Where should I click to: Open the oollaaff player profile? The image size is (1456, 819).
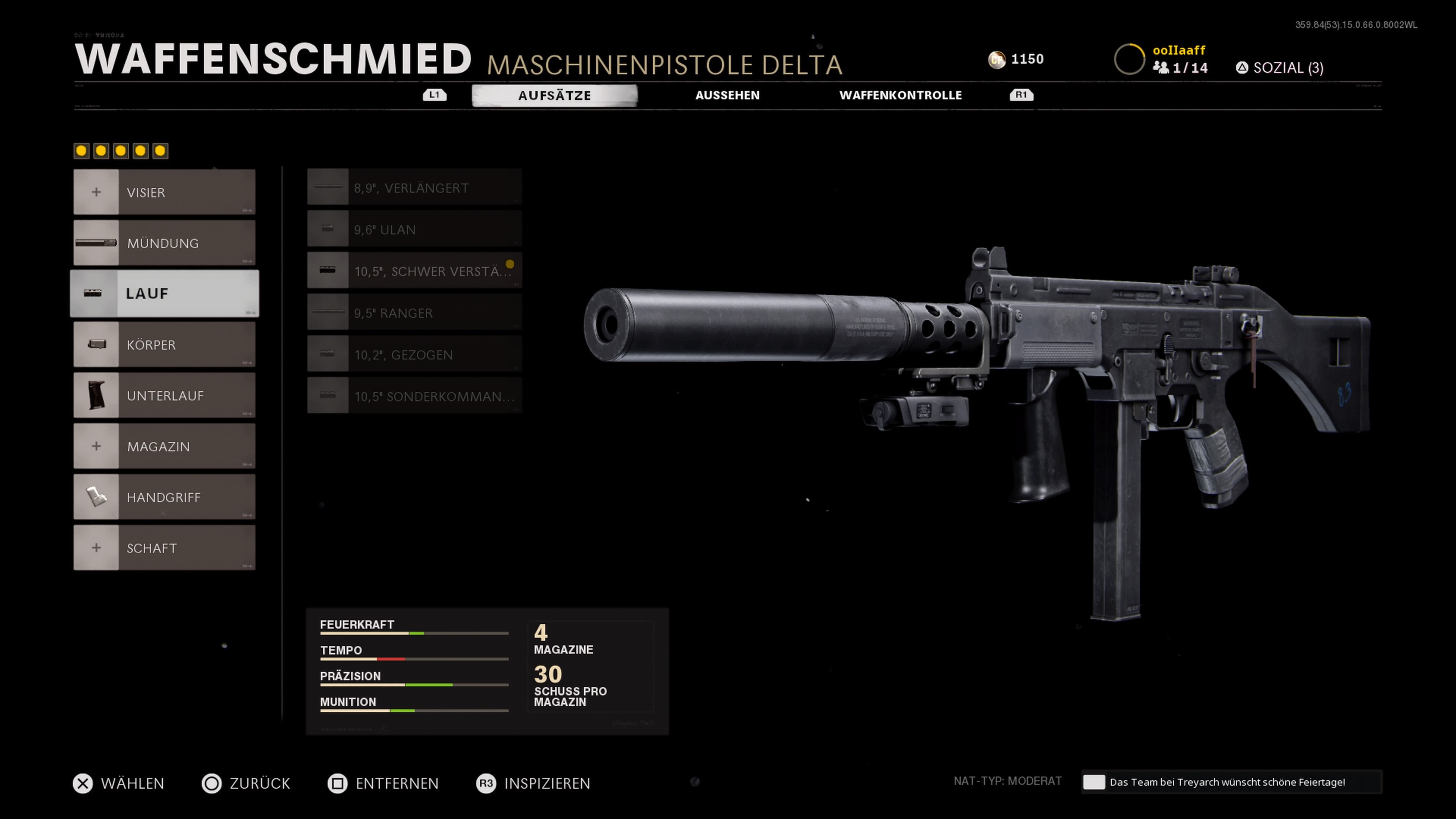(x=1178, y=50)
